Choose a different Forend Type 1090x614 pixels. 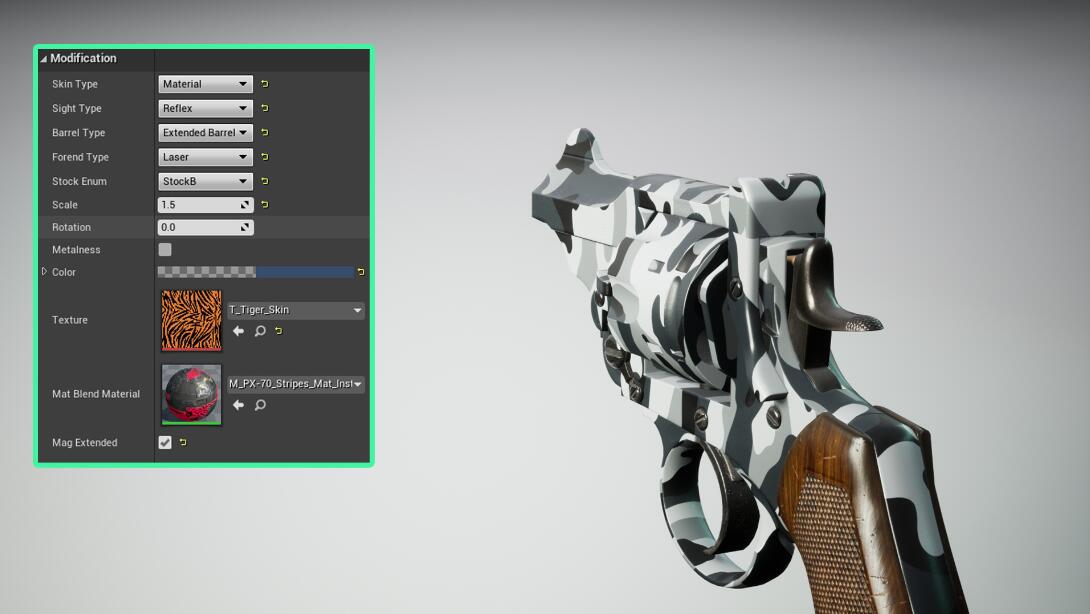click(205, 157)
